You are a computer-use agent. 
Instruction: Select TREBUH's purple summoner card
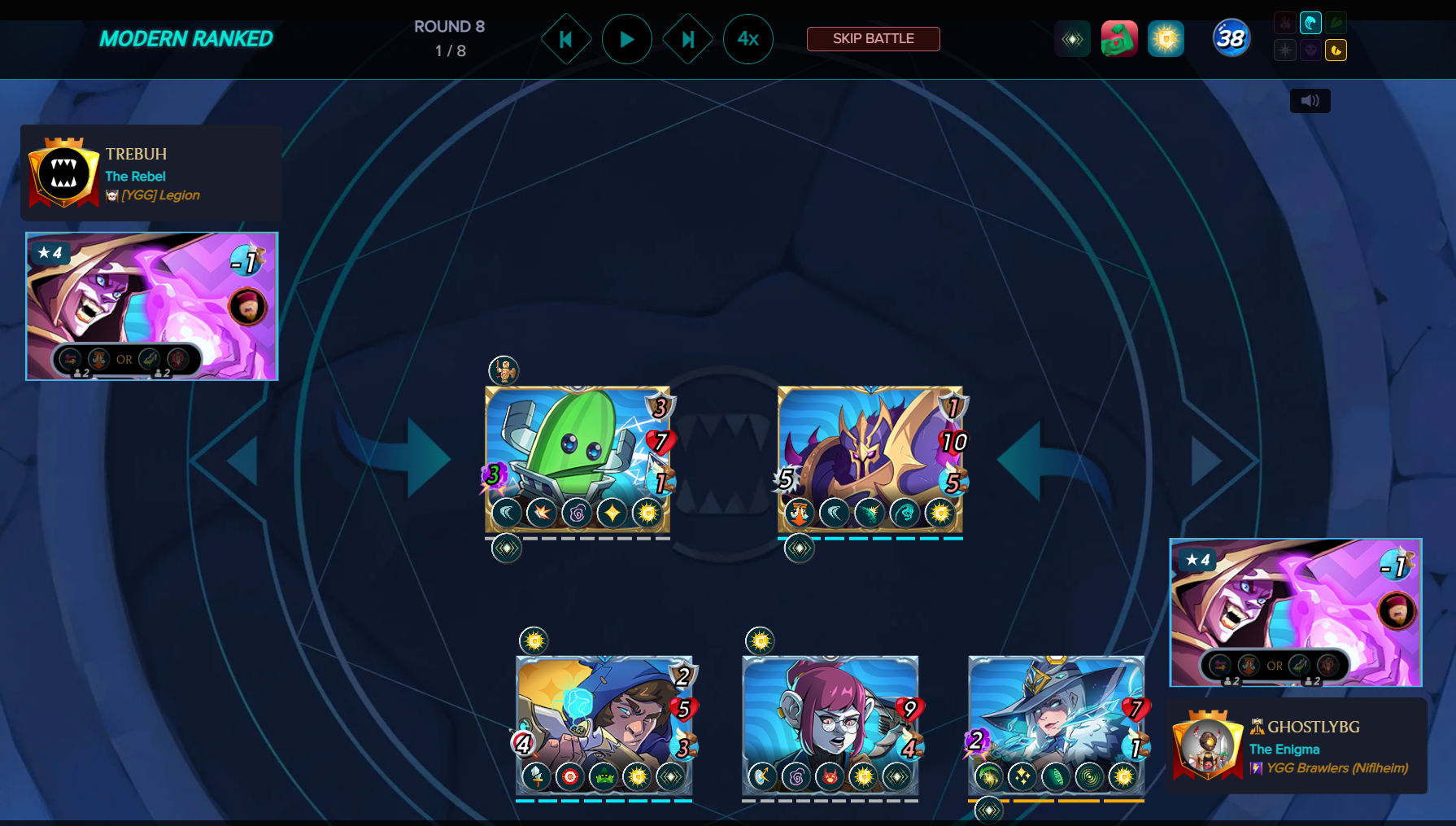coord(152,306)
